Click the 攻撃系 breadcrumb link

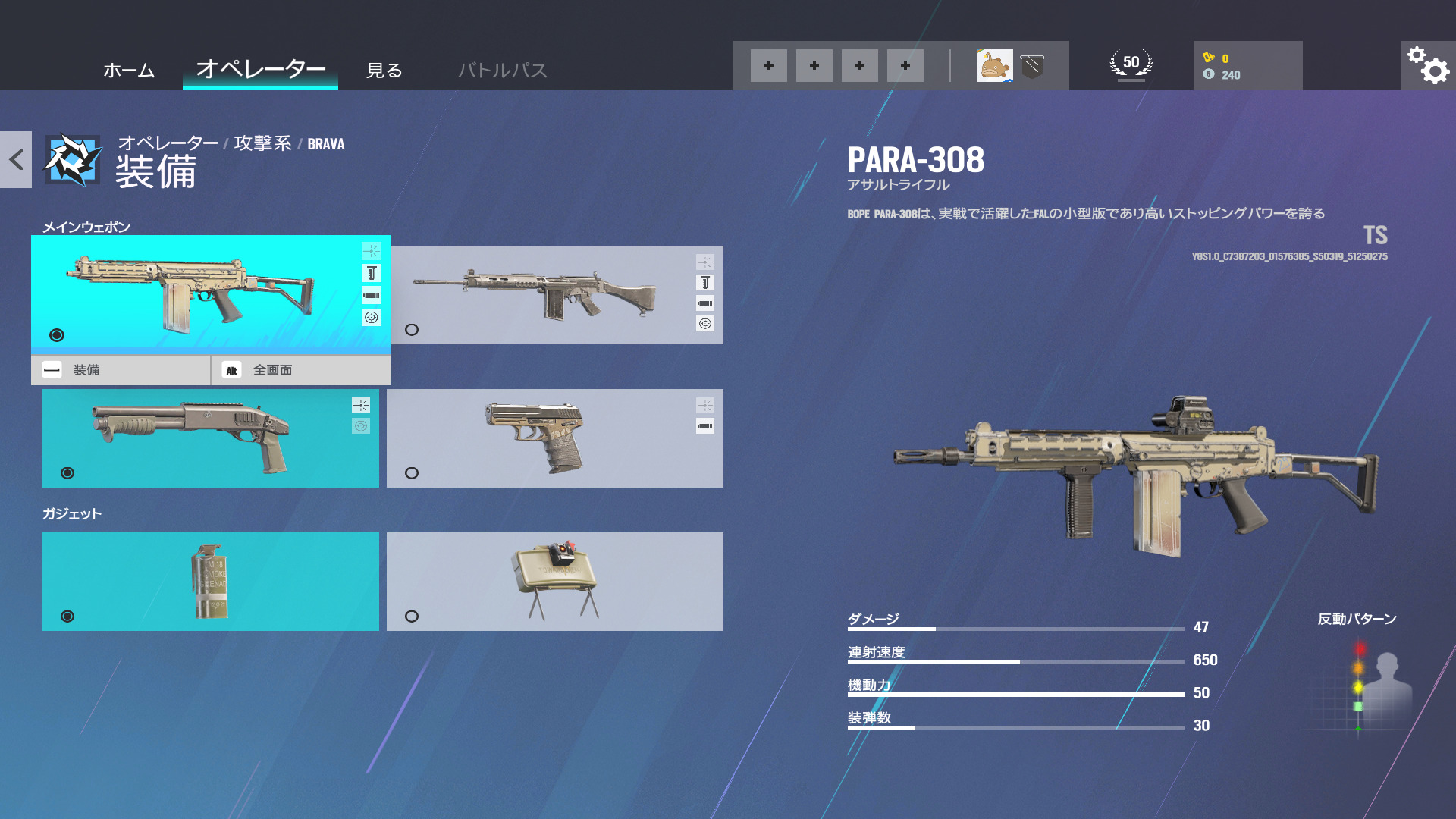(265, 144)
